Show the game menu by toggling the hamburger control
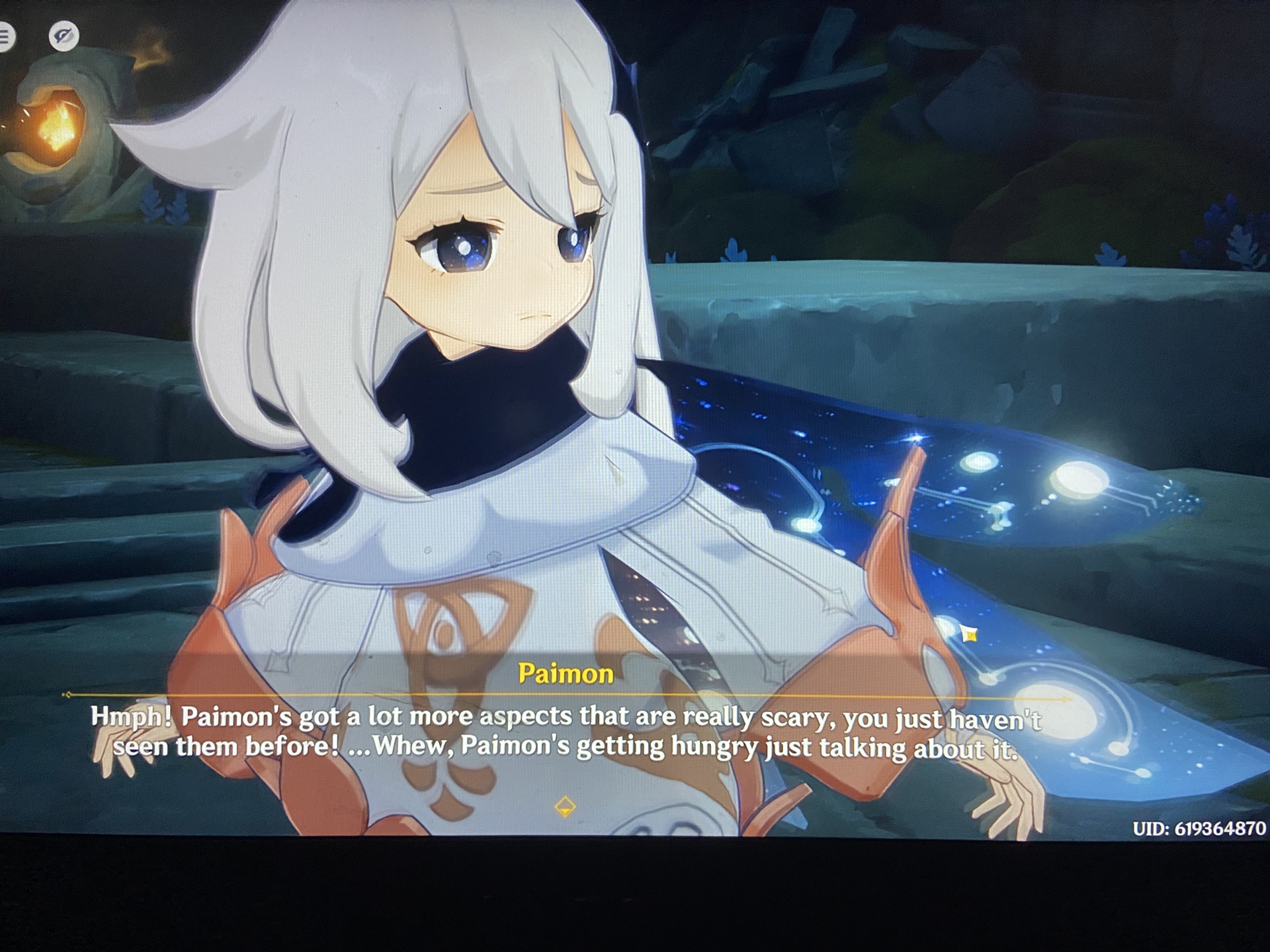The image size is (1270, 952). pos(5,36)
